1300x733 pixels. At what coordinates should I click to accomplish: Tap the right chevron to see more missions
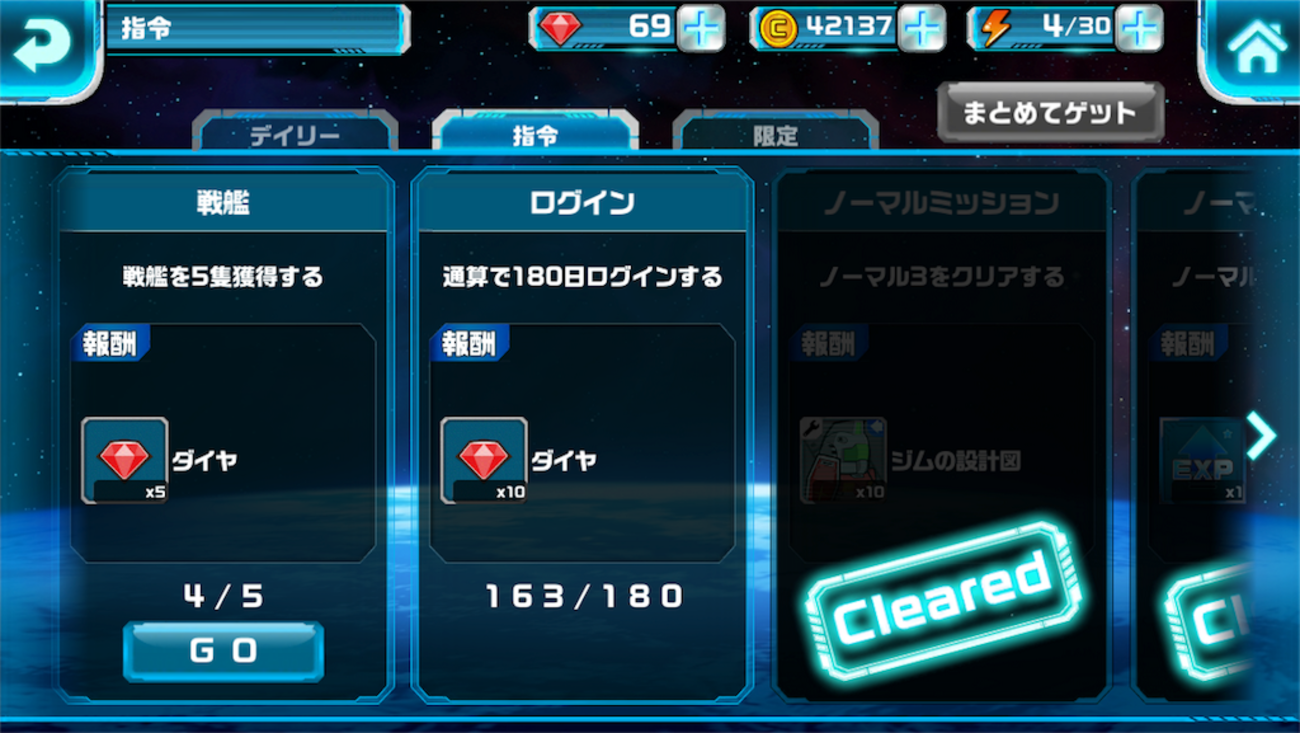coord(1262,435)
